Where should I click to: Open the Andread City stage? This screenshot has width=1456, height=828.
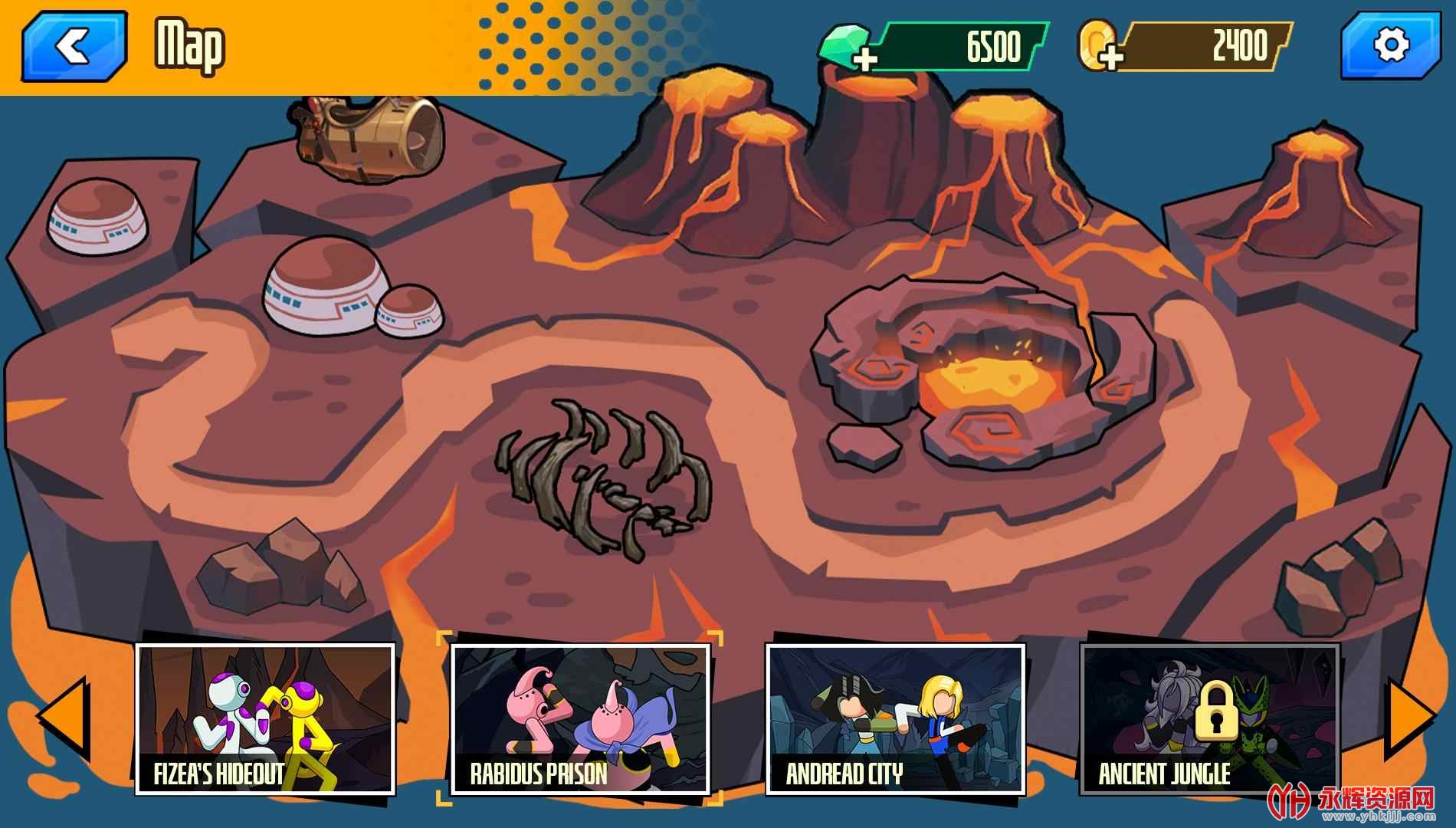(x=895, y=718)
